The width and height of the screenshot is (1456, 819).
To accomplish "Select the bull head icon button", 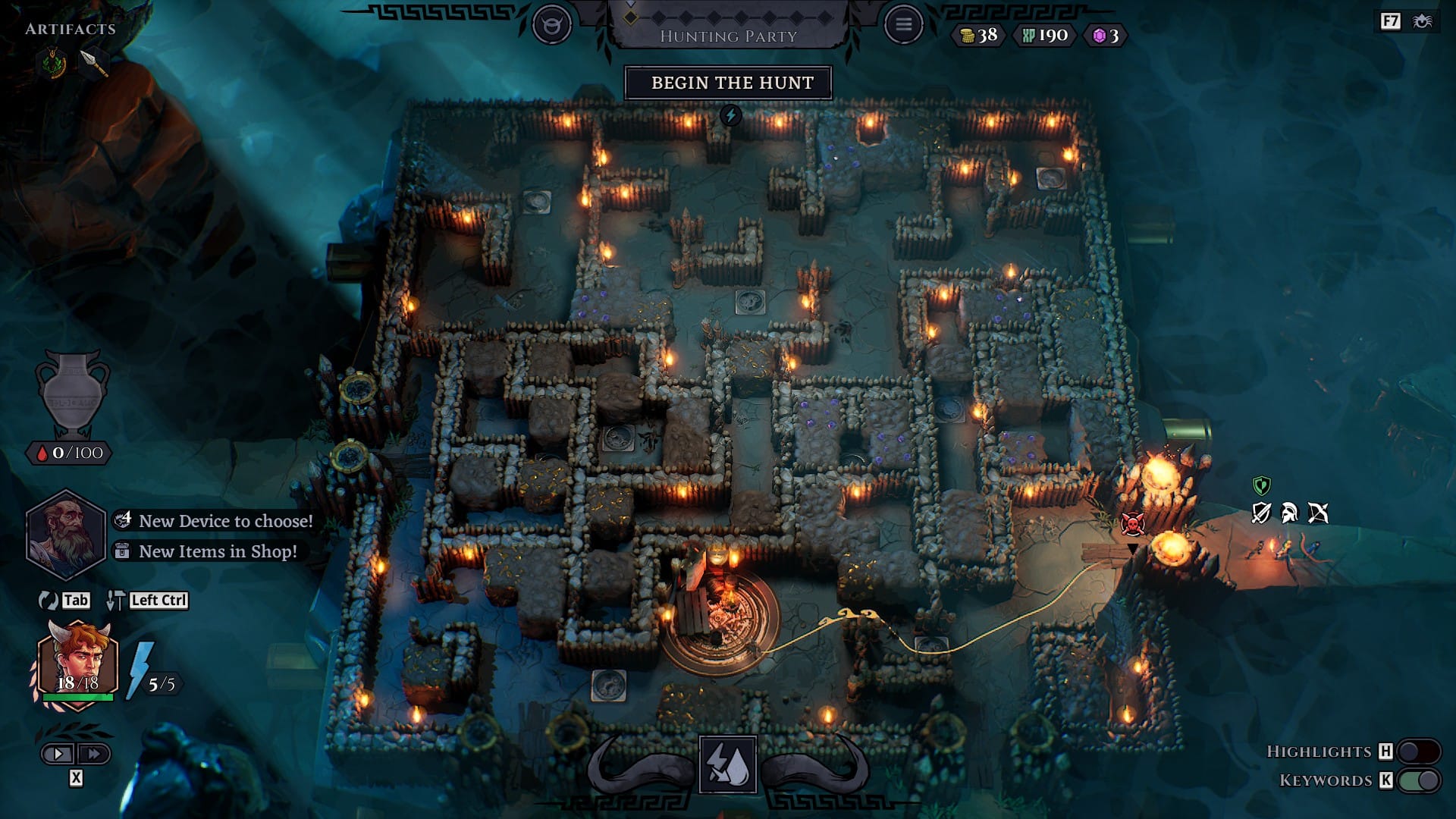I will click(x=551, y=25).
